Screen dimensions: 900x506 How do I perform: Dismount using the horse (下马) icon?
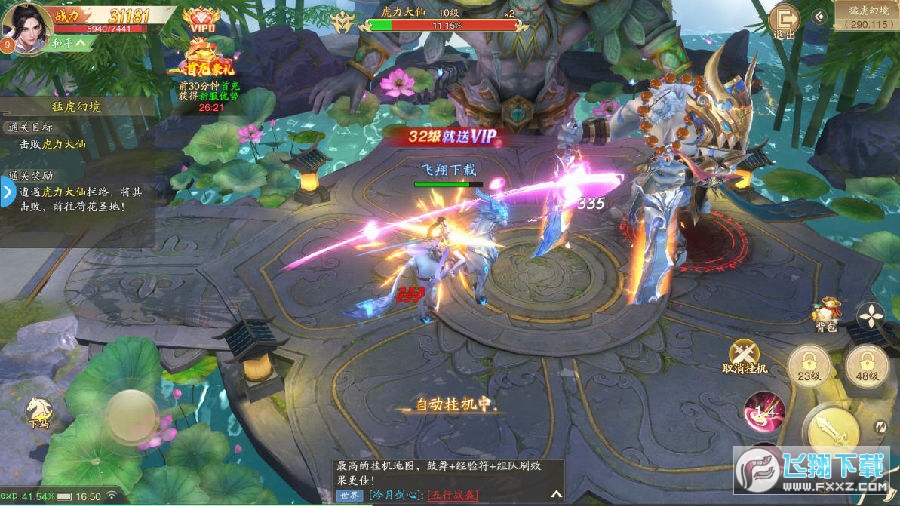coord(40,411)
